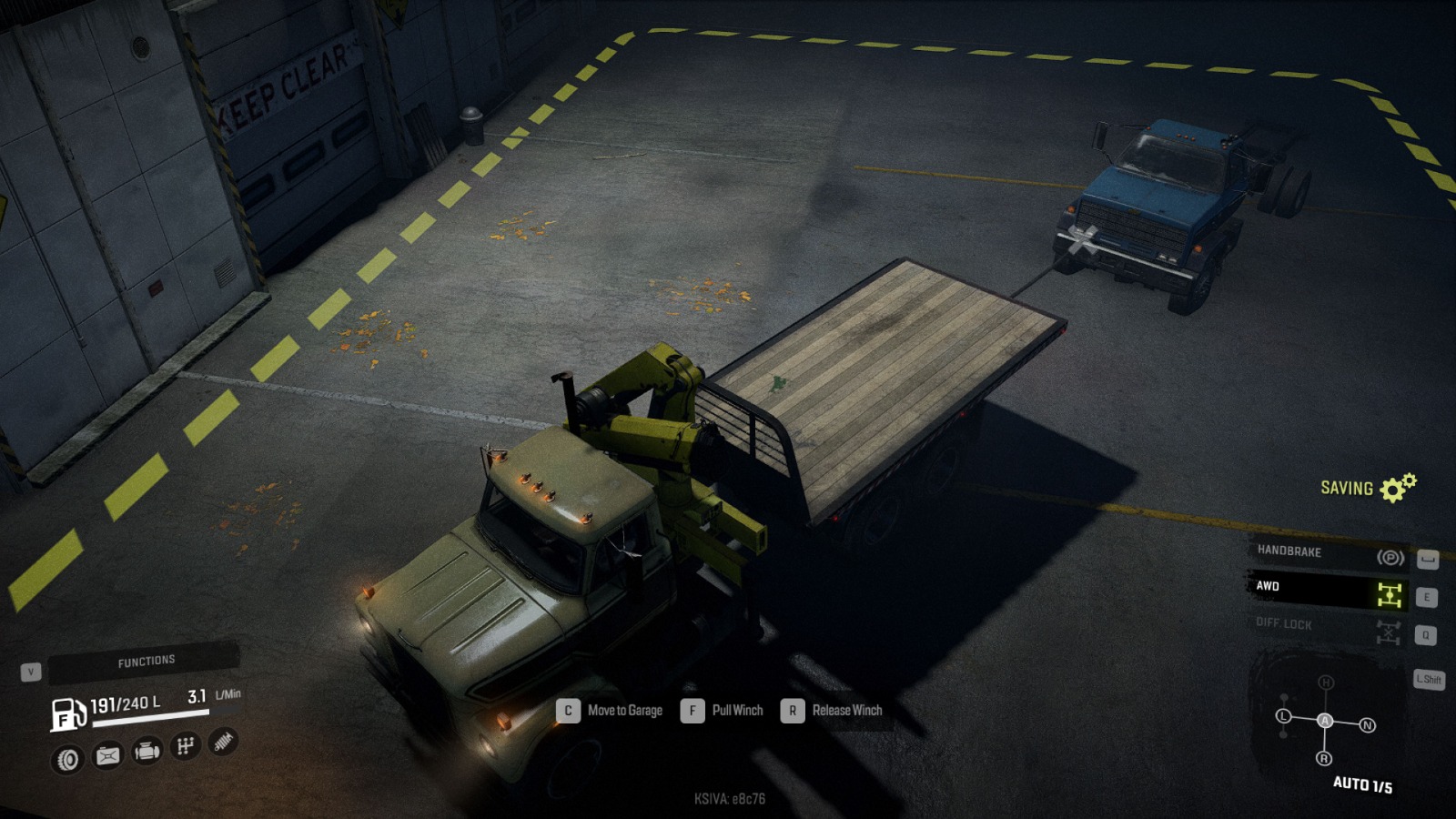
Task: Click the engine damage status icon
Action: tap(147, 751)
